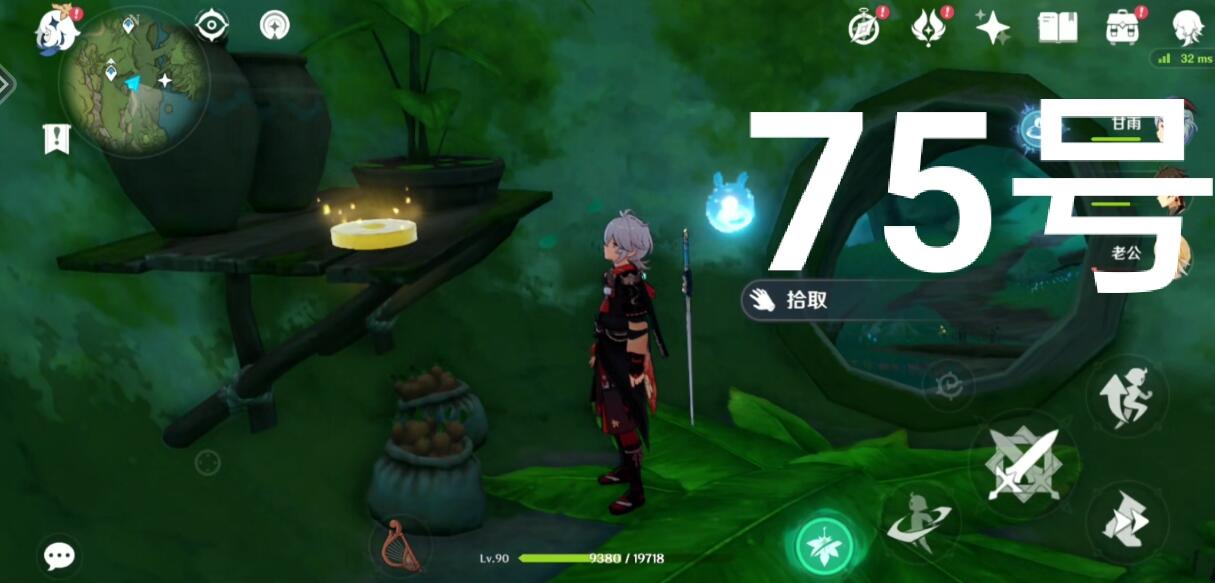The height and width of the screenshot is (583, 1215).
Task: Toggle the eye-shaped icon beside the minimap
Action: [212, 25]
